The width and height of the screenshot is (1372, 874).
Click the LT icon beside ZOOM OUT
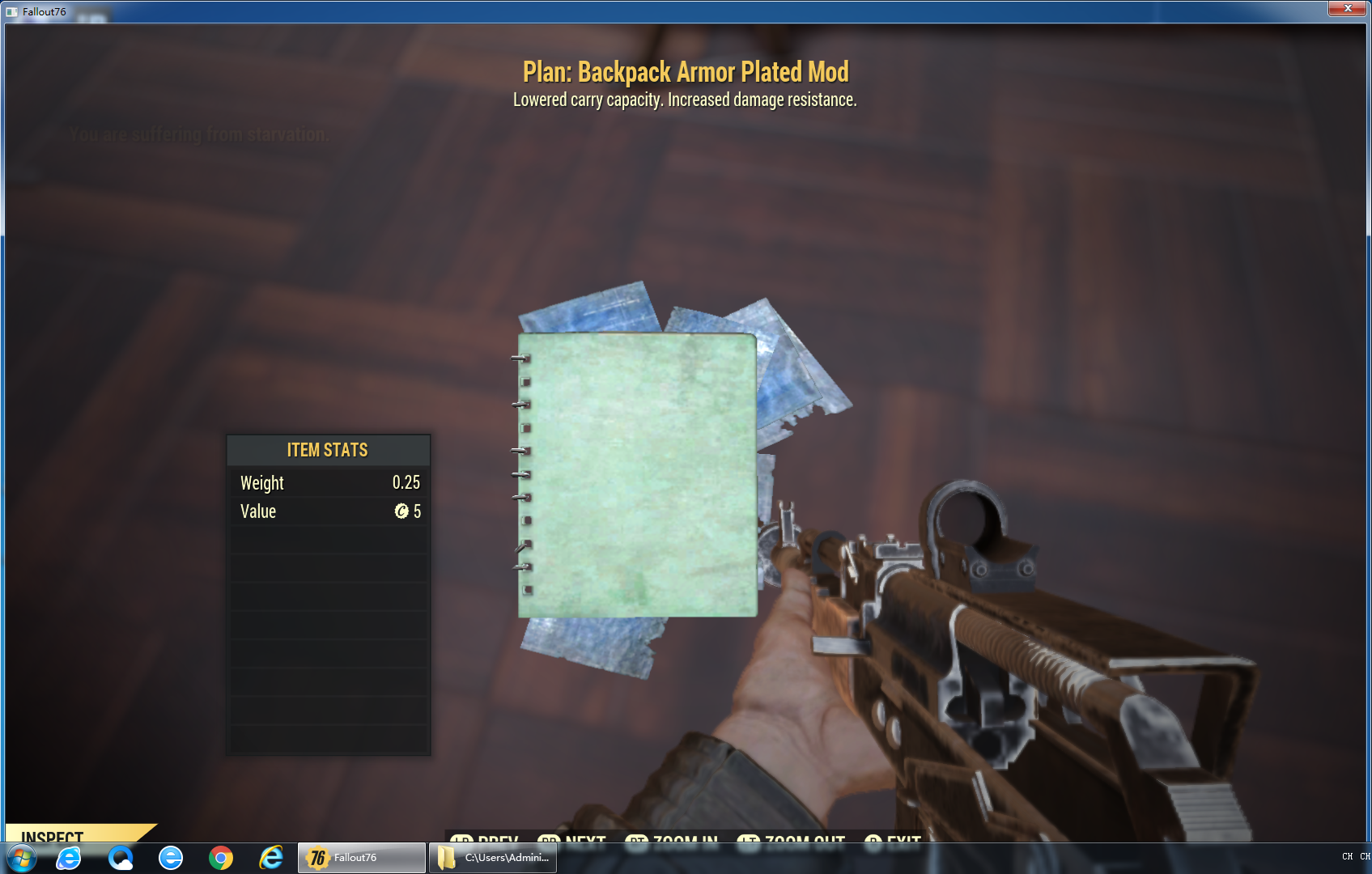749,842
